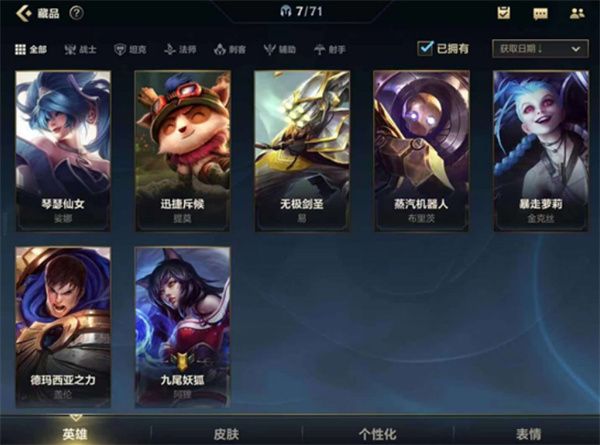The height and width of the screenshot is (445, 600).
Task: Open the 德玛西亚之力 Garen card
Action: point(62,324)
